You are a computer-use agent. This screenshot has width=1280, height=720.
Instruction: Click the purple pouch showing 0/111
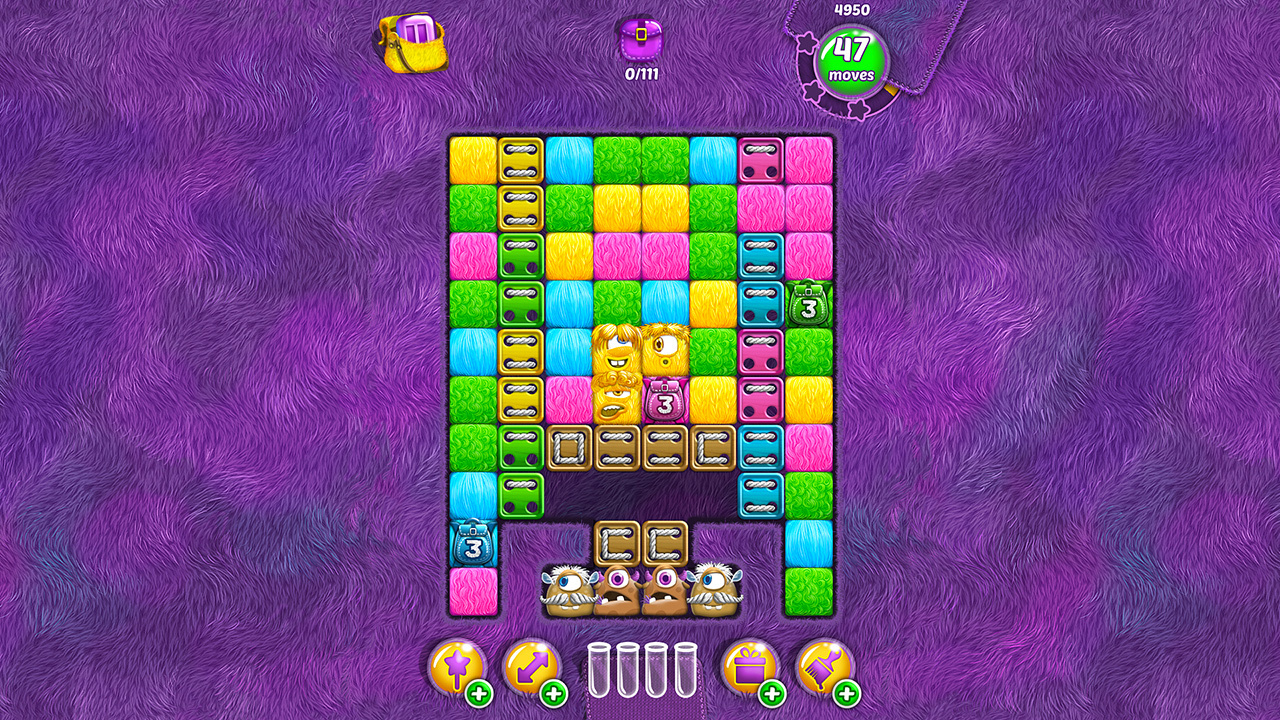tap(640, 40)
